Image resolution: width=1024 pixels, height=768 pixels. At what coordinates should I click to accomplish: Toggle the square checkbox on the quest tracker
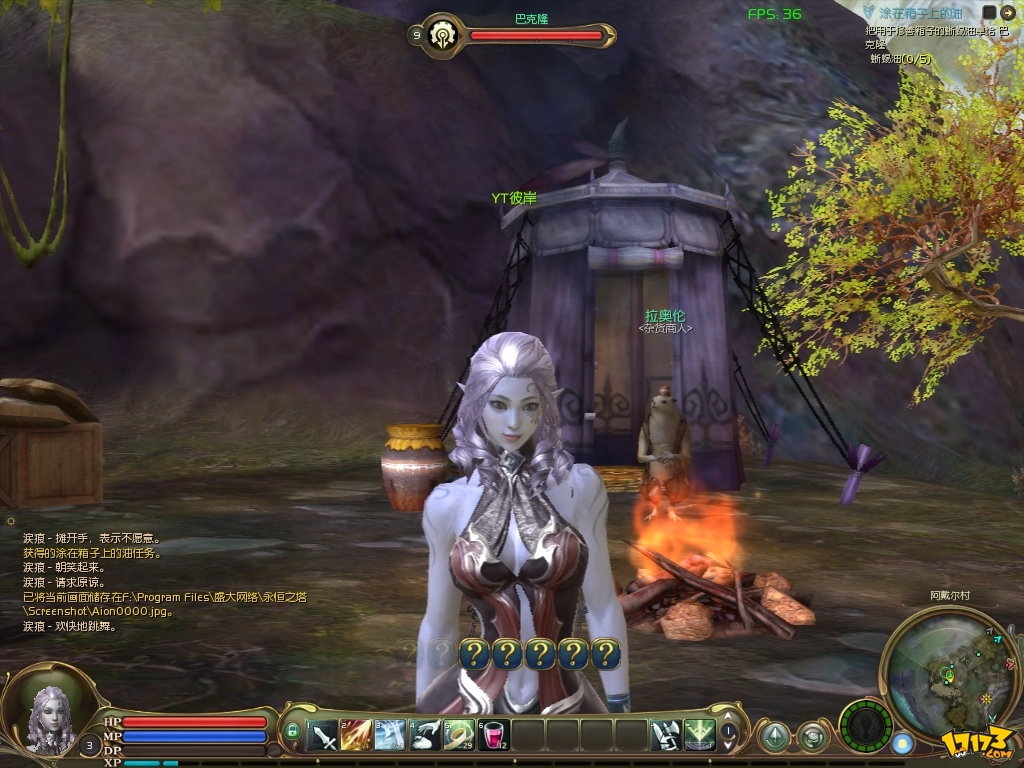click(x=989, y=13)
